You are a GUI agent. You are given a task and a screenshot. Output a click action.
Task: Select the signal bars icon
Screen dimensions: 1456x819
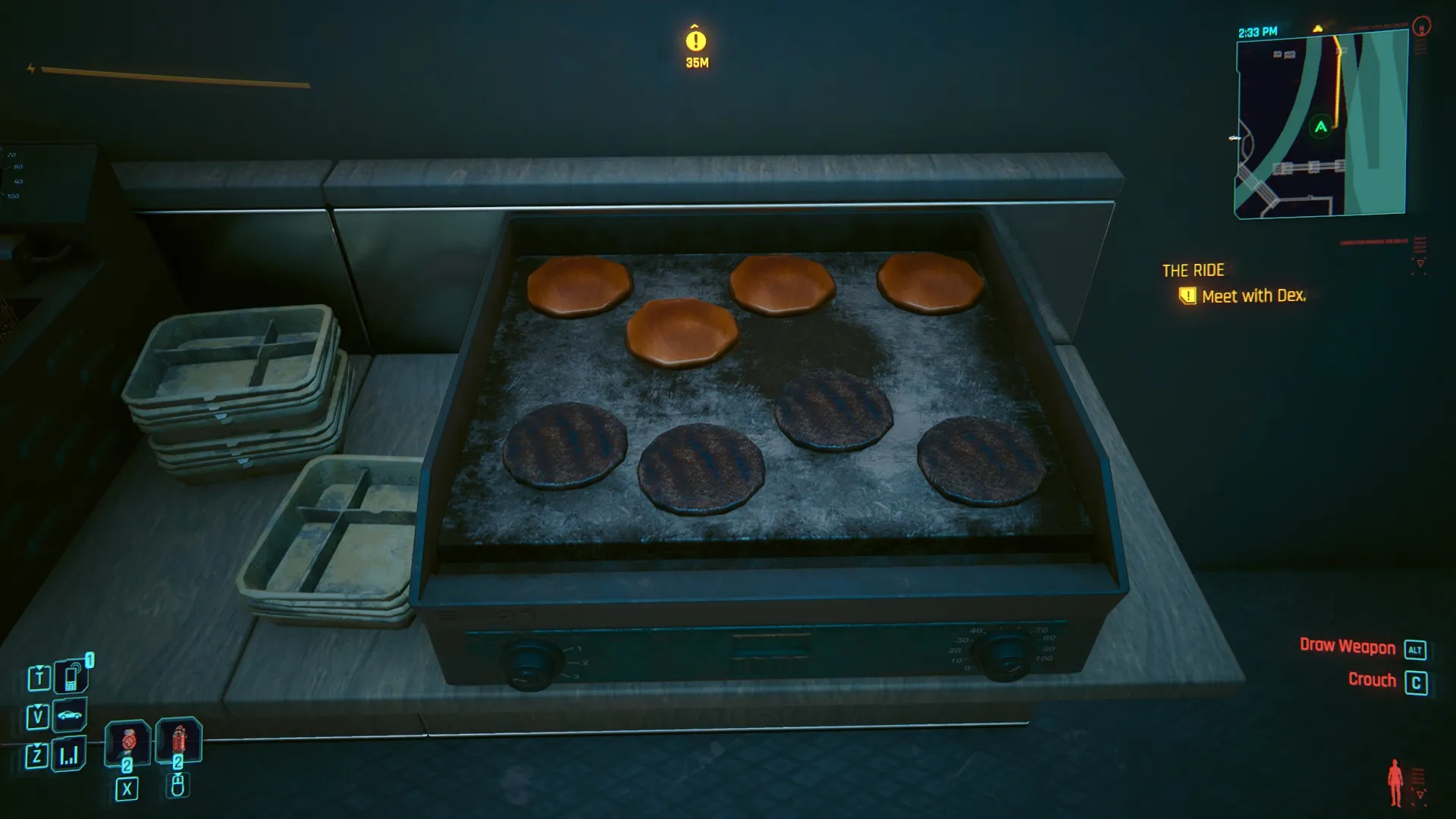point(69,755)
